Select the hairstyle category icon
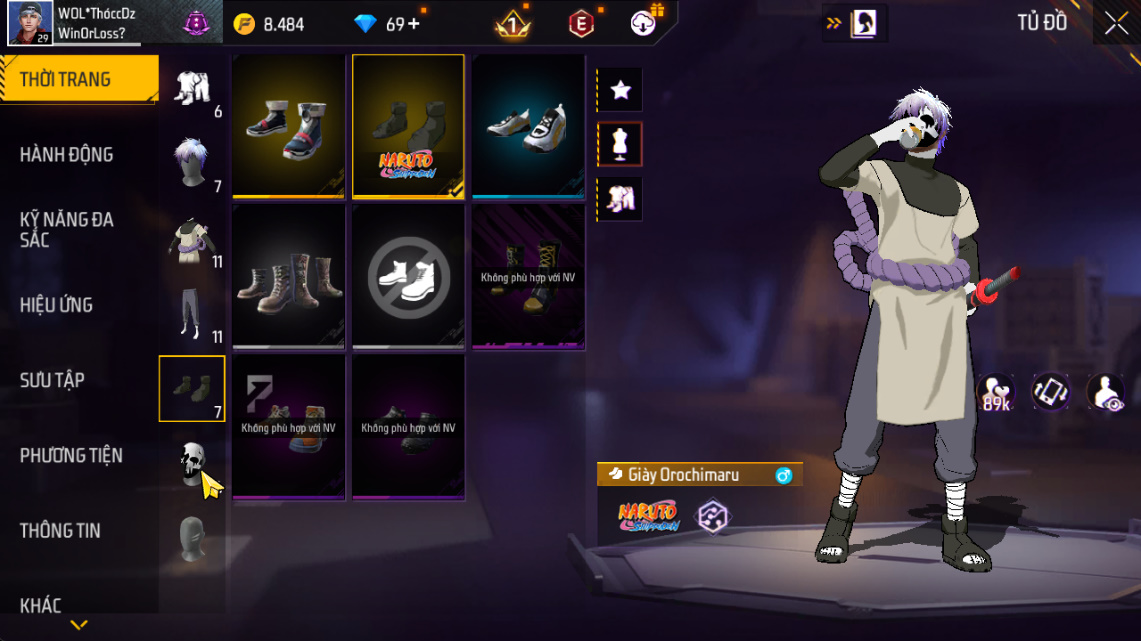The width and height of the screenshot is (1141, 641). tap(191, 163)
